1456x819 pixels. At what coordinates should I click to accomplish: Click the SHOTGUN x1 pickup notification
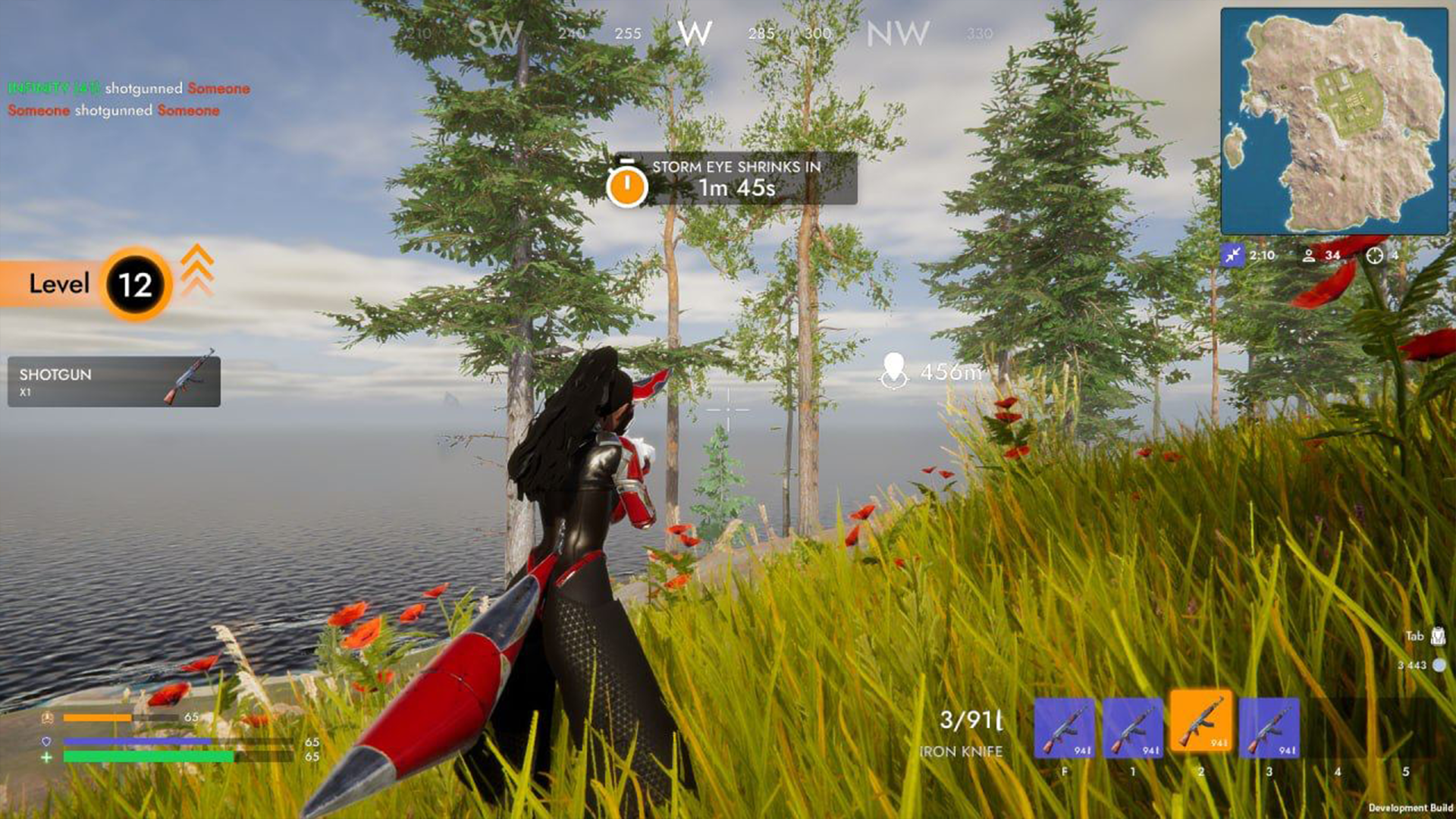pos(112,381)
